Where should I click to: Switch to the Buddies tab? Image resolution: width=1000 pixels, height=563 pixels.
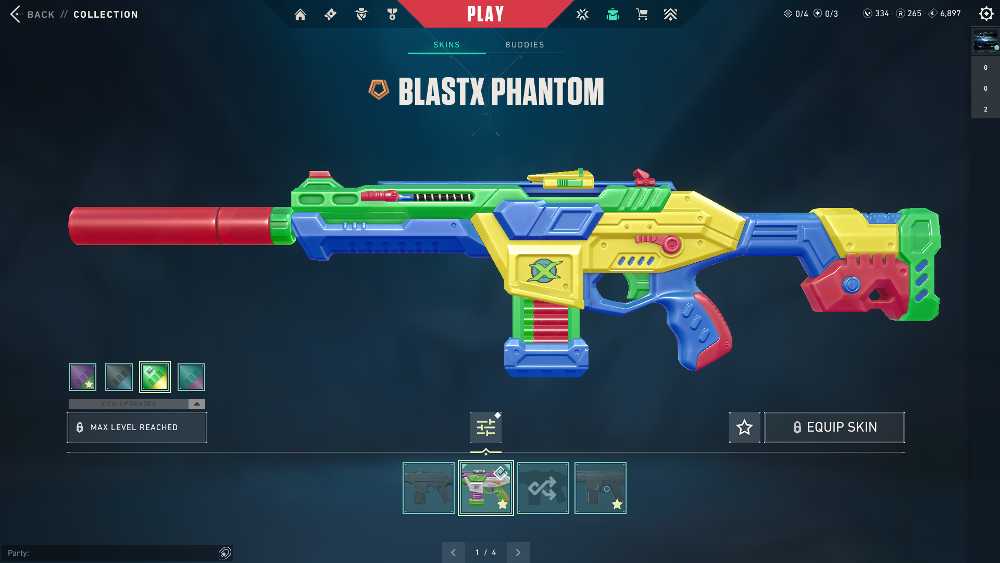point(524,45)
